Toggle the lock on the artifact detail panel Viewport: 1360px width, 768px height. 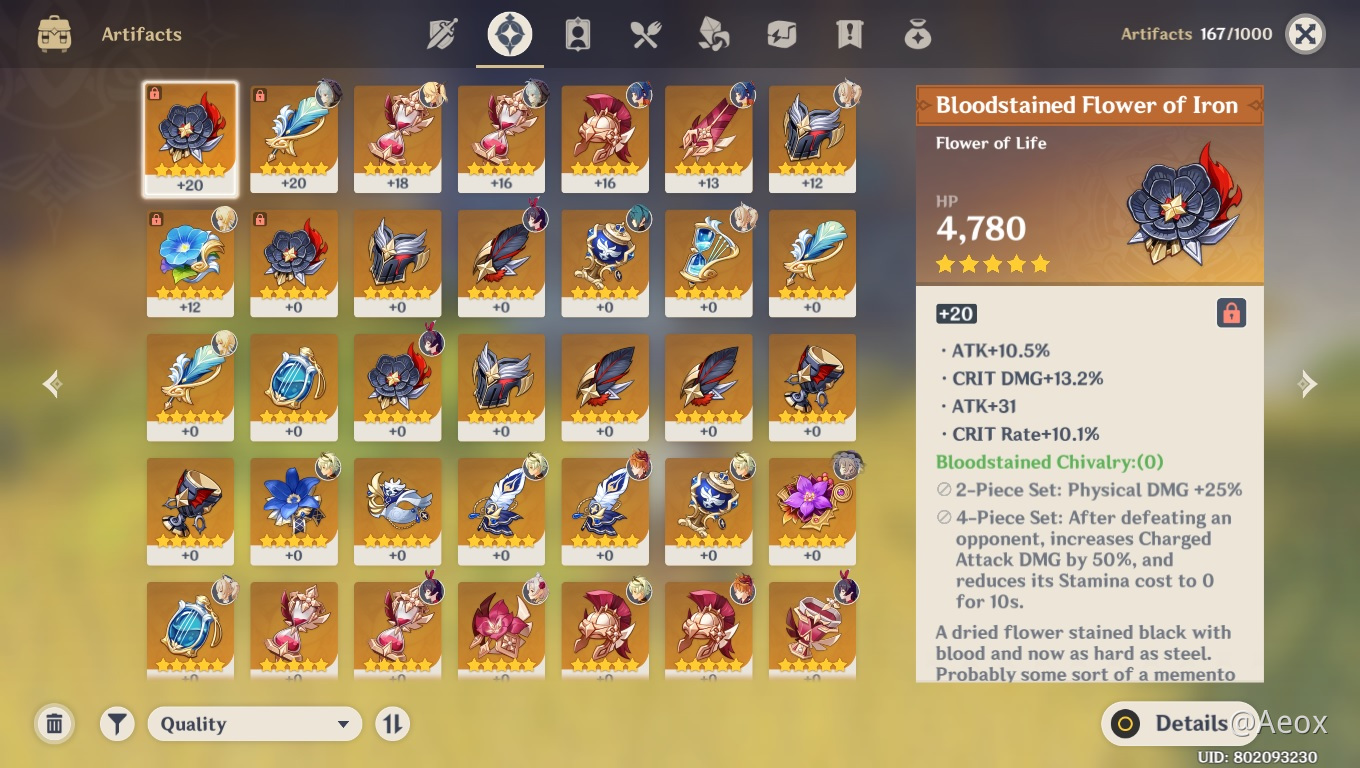(x=1232, y=313)
